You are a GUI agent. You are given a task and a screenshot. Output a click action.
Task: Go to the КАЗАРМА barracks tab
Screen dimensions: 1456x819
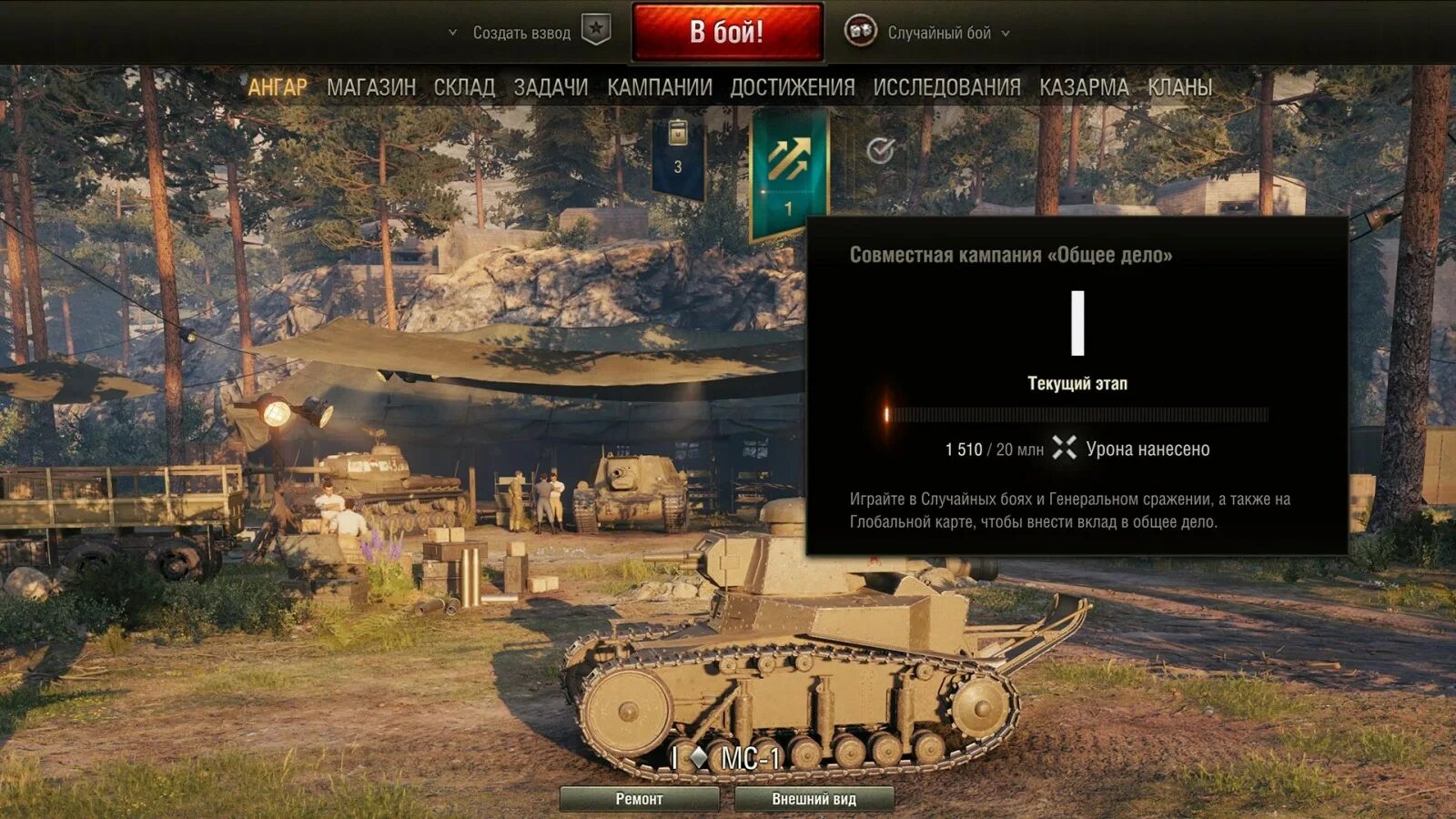coord(1084,87)
